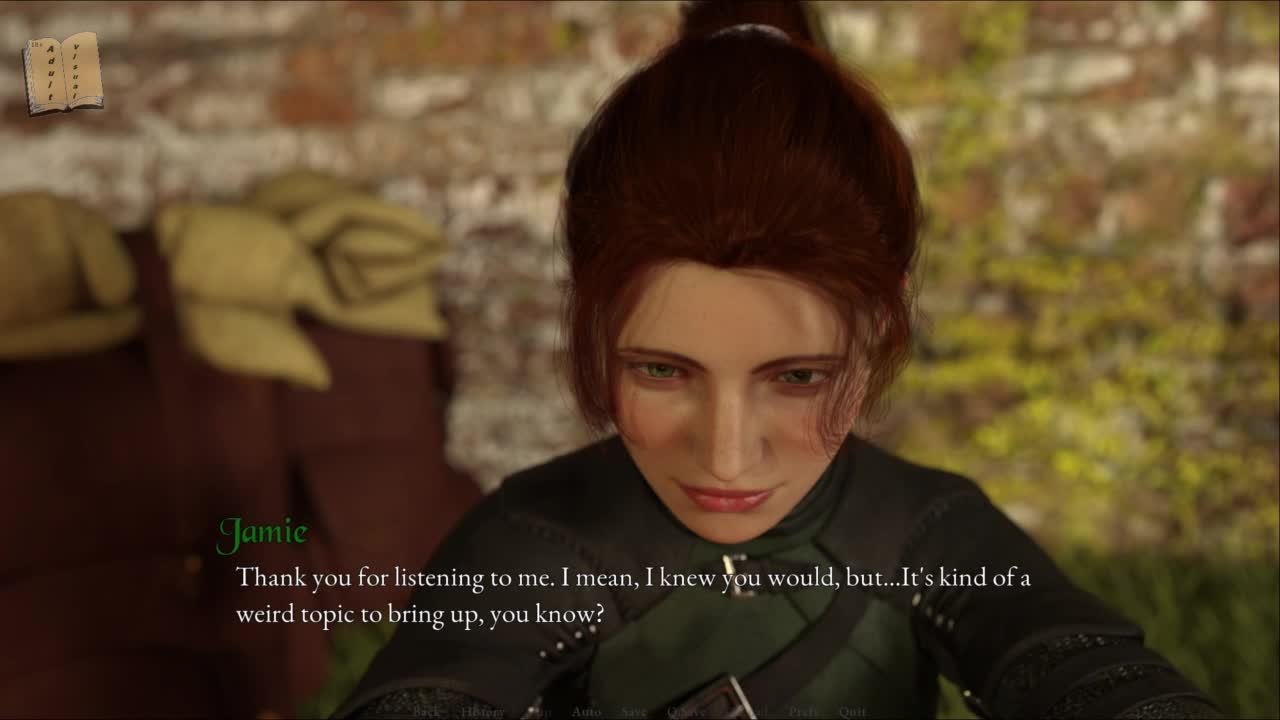Viewport: 1280px width, 720px height.
Task: Toggle Auto dialogue advance
Action: pos(586,712)
